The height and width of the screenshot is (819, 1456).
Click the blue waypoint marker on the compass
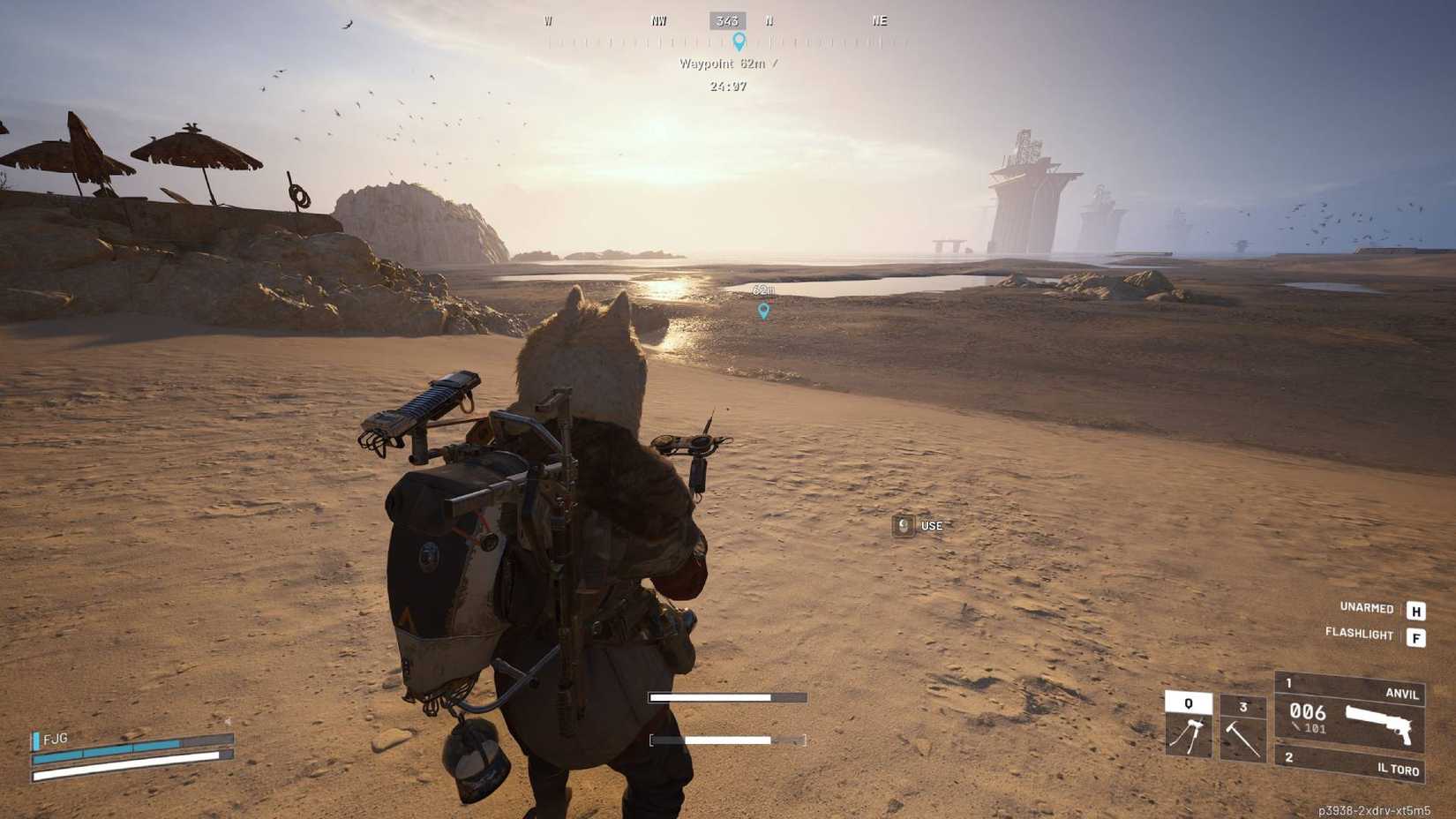[x=739, y=40]
